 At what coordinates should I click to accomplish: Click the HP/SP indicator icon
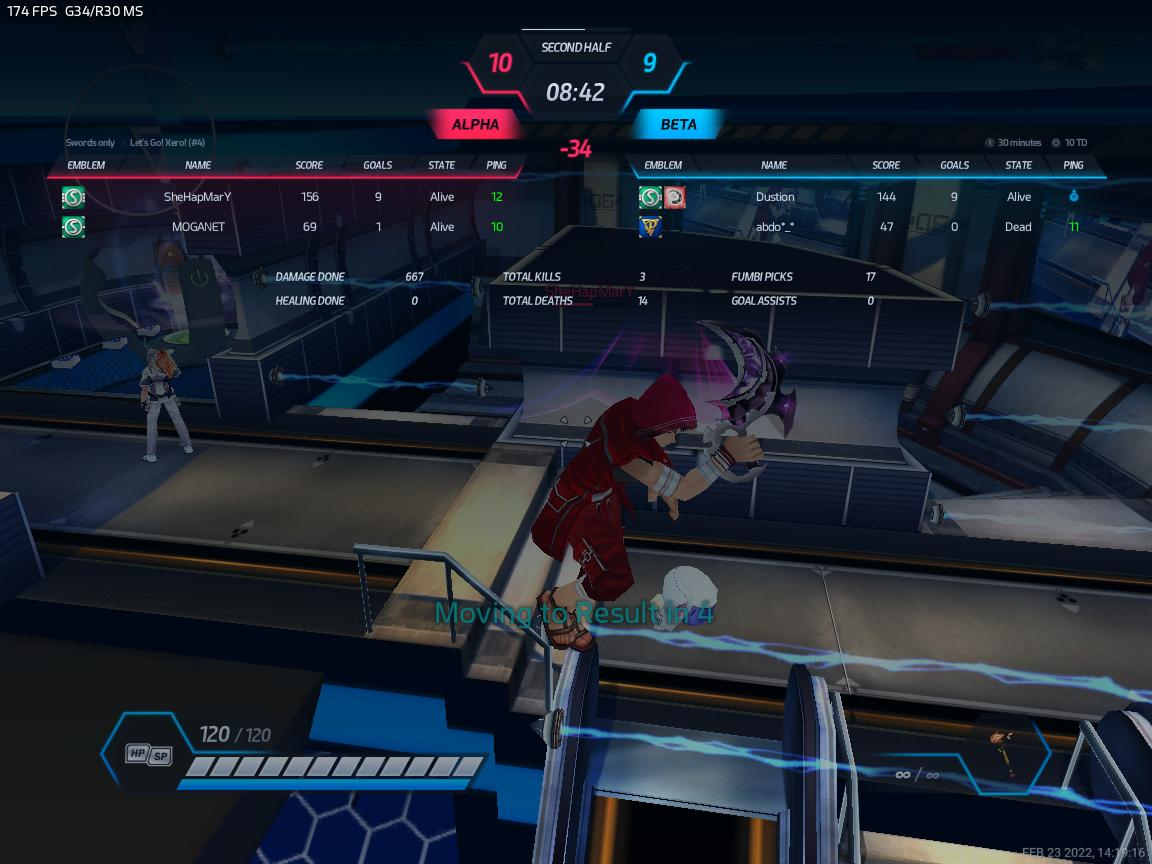tap(149, 755)
